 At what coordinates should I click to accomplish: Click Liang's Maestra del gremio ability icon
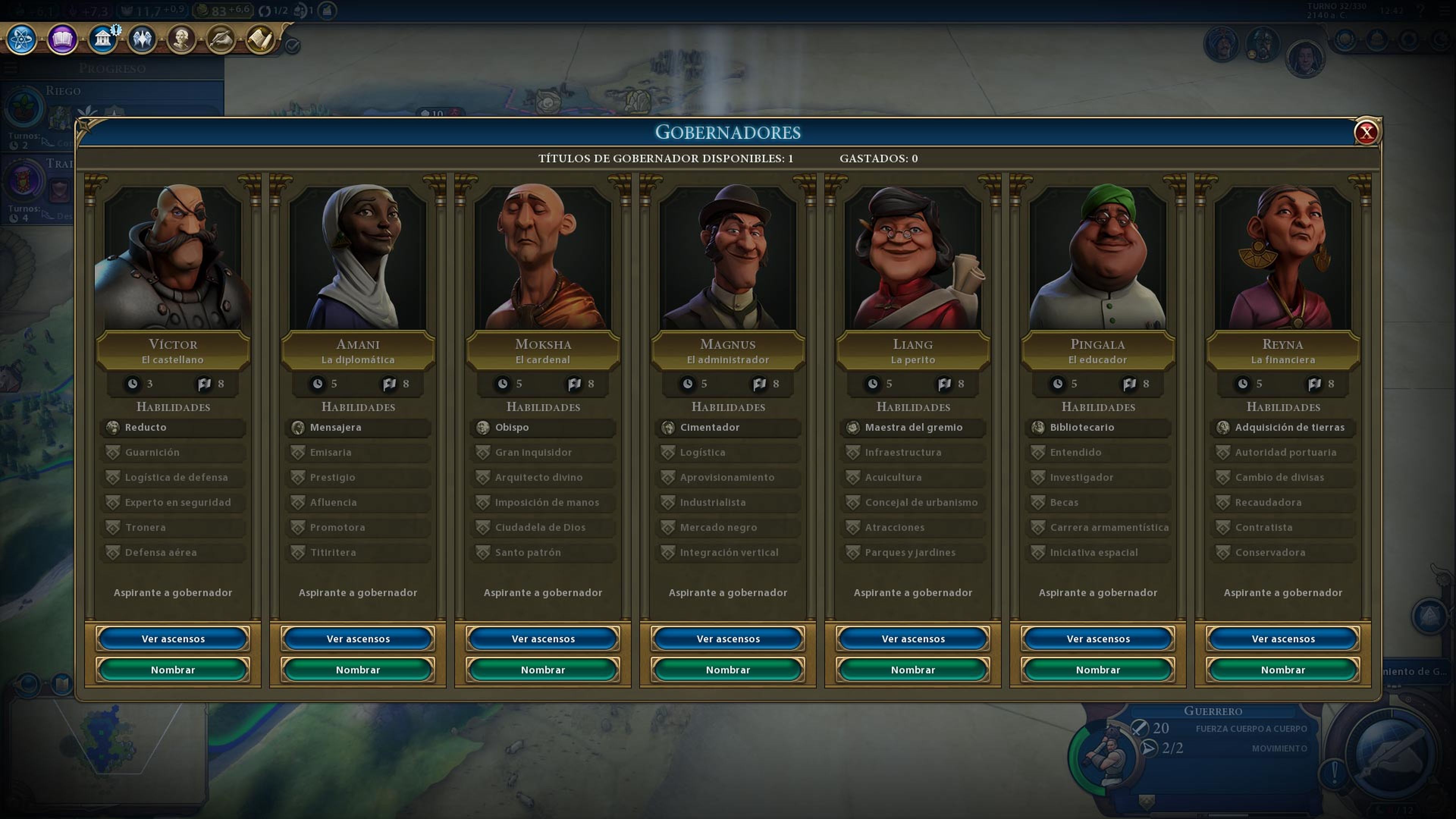tap(853, 427)
